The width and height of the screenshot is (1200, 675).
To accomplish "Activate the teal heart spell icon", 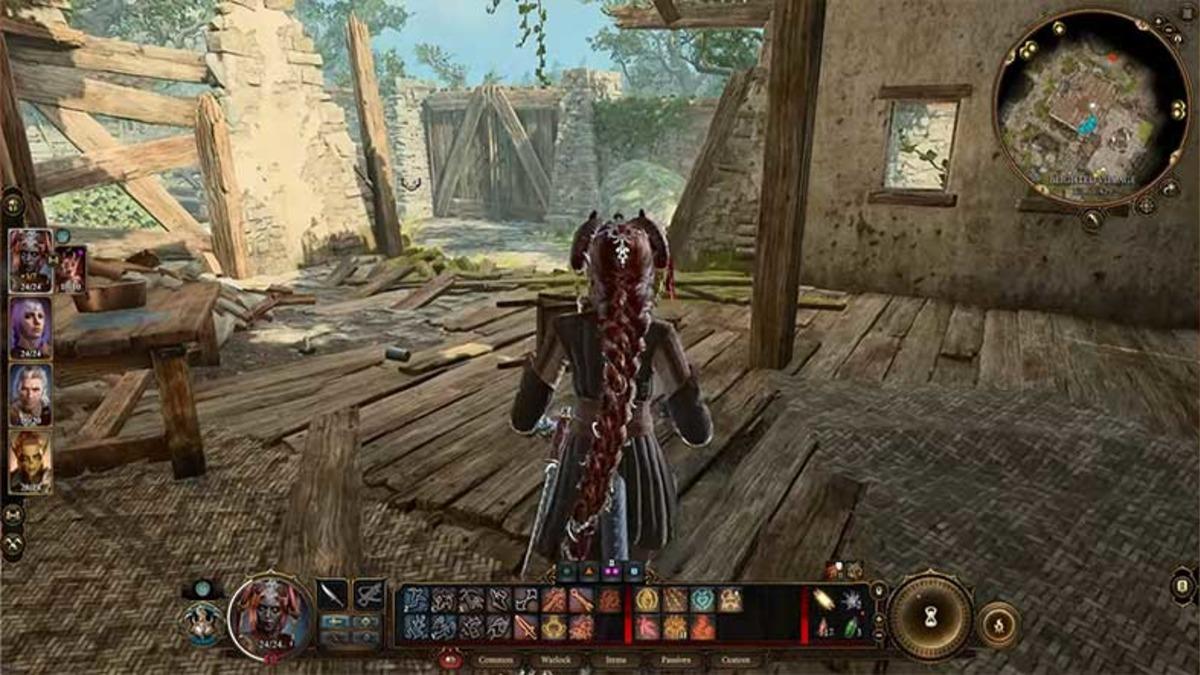I will point(702,599).
